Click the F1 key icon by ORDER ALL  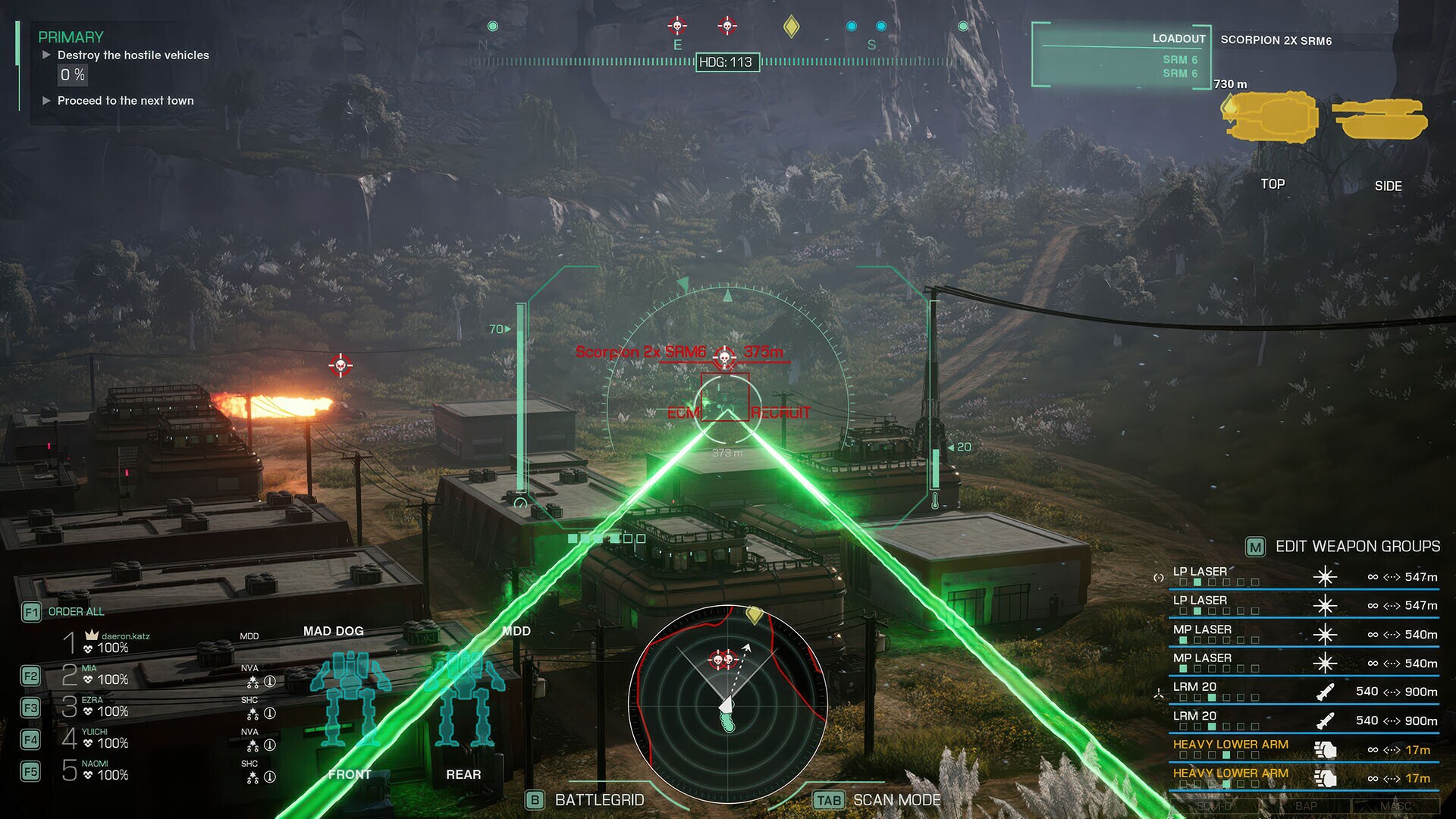[x=32, y=612]
